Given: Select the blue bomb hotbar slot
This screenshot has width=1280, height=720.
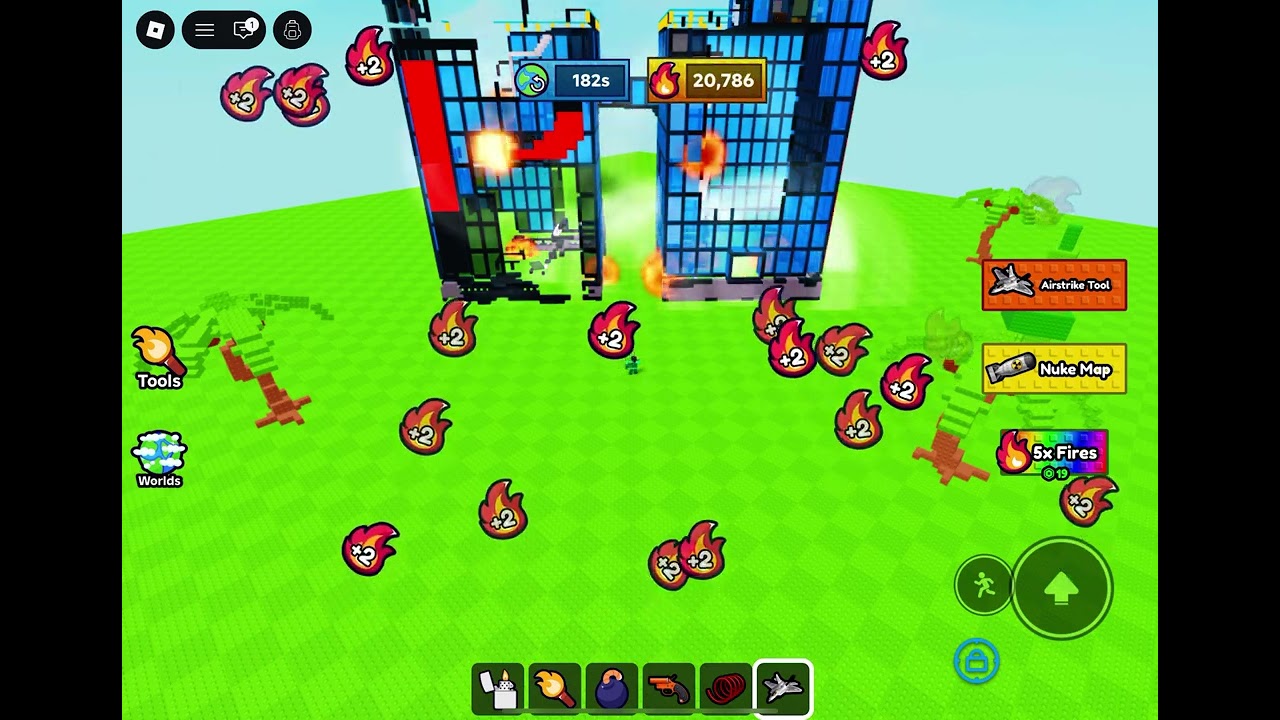Looking at the screenshot, I should (612, 688).
